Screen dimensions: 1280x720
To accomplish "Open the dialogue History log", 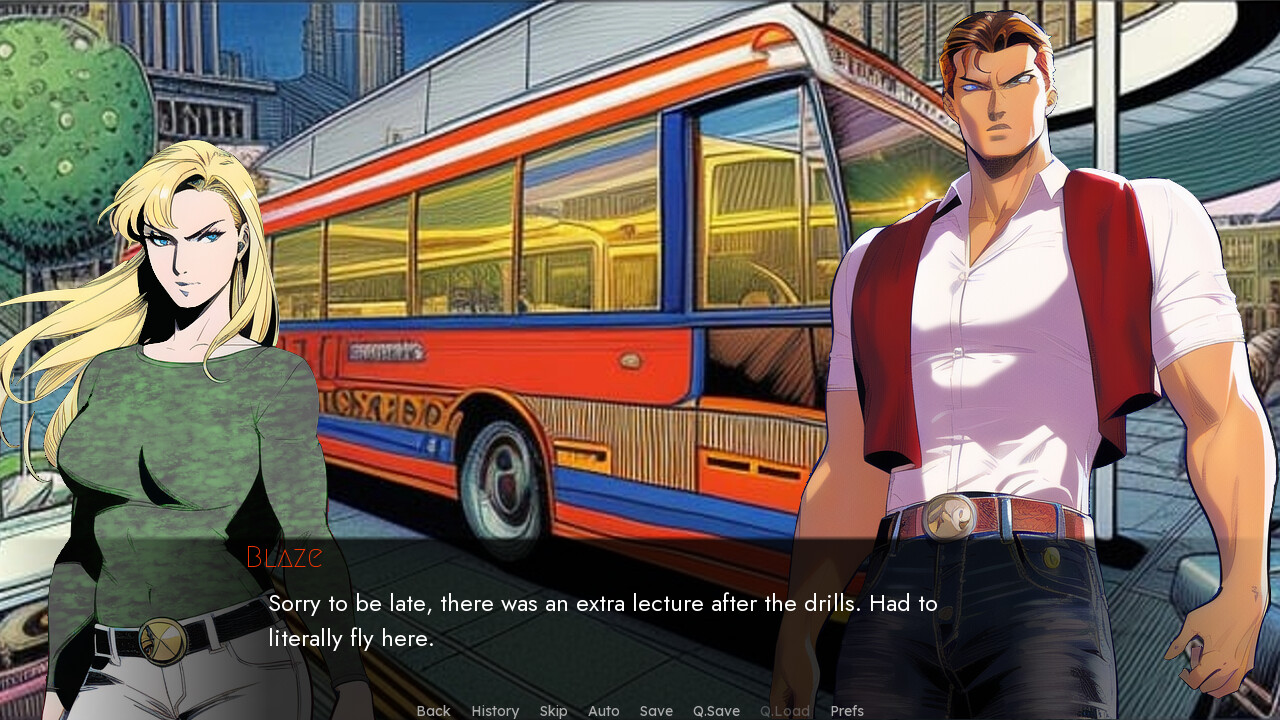I will point(495,711).
